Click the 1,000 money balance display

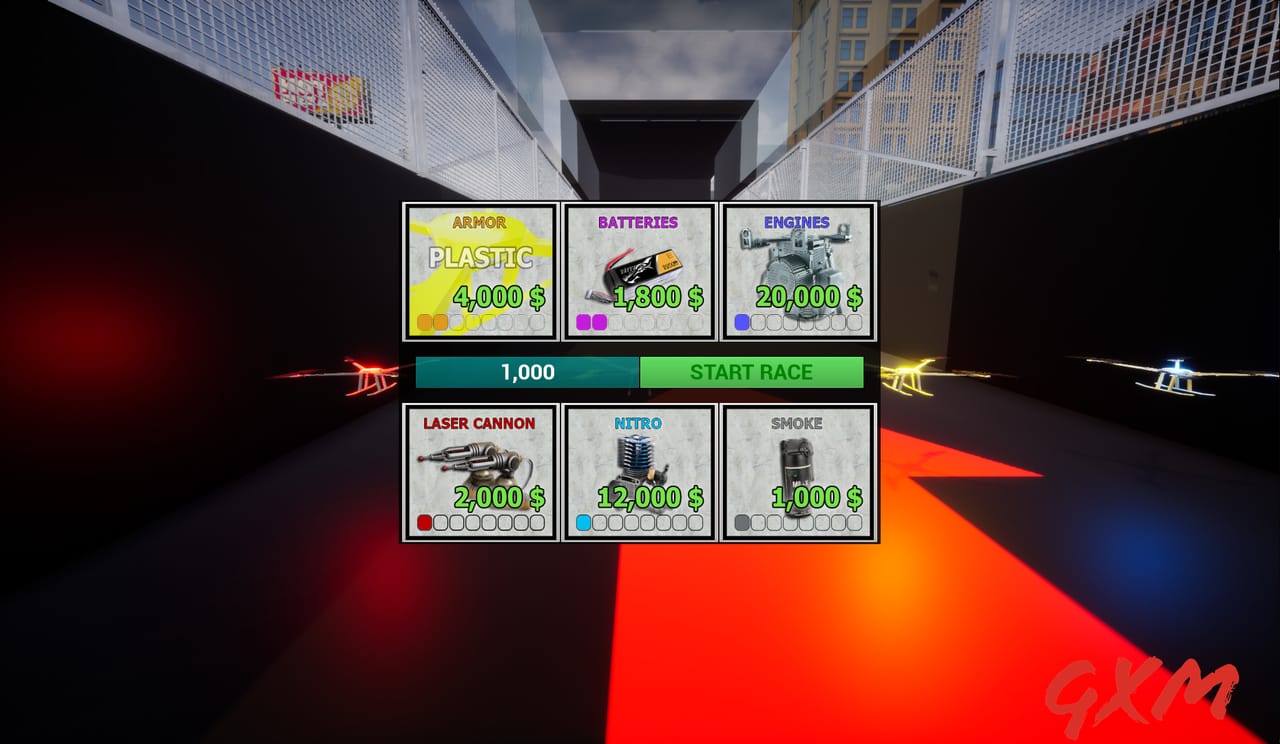click(527, 372)
